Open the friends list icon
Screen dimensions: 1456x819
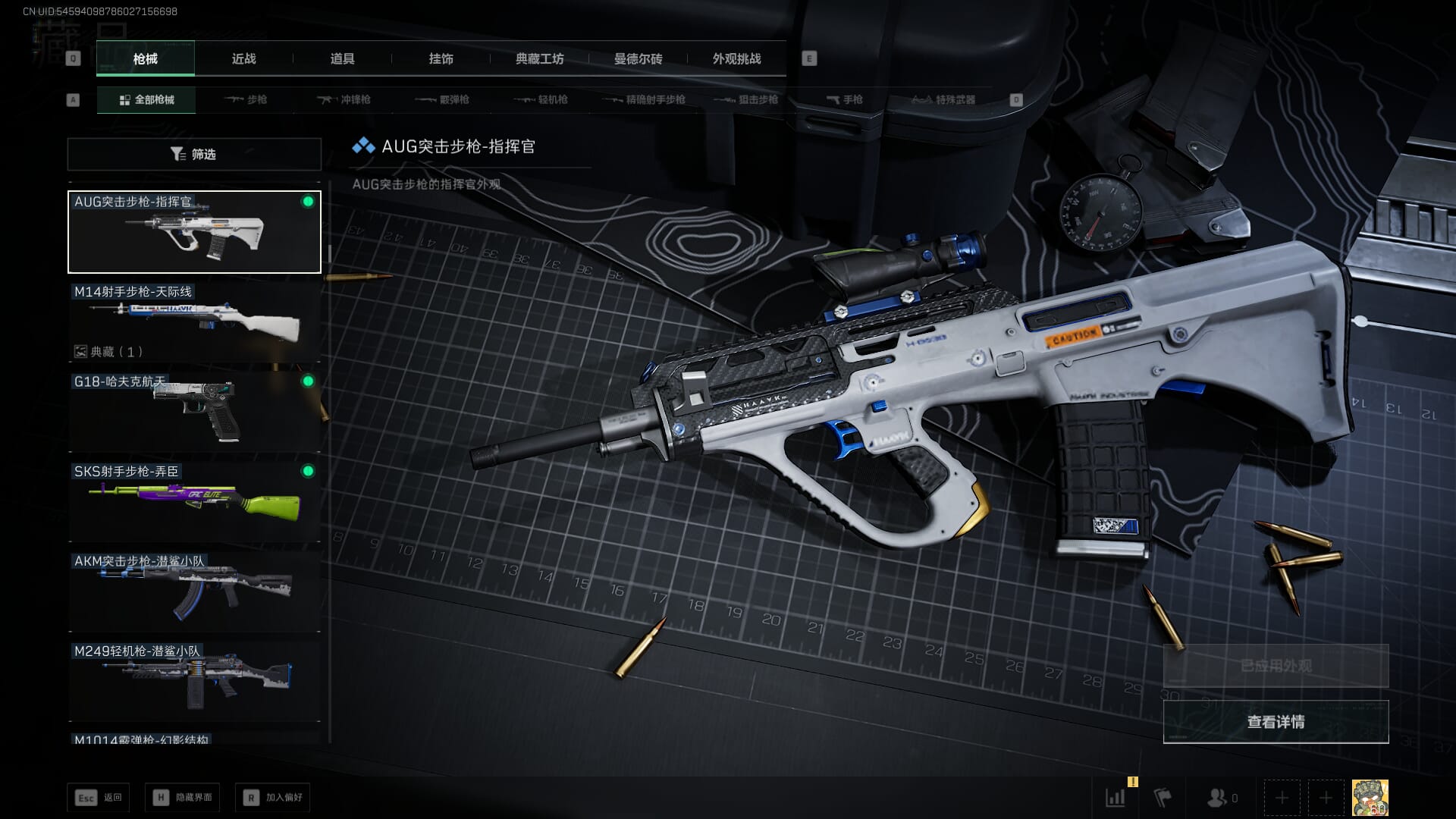(x=1217, y=798)
